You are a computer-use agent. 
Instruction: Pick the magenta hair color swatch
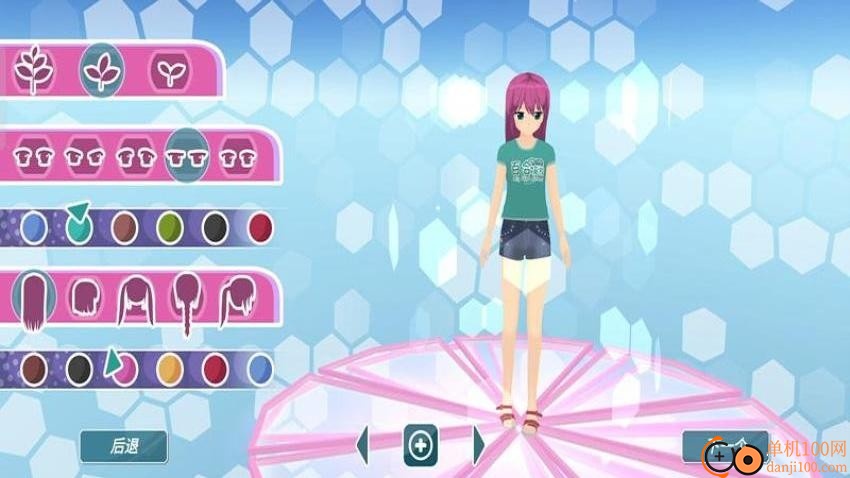(x=124, y=370)
